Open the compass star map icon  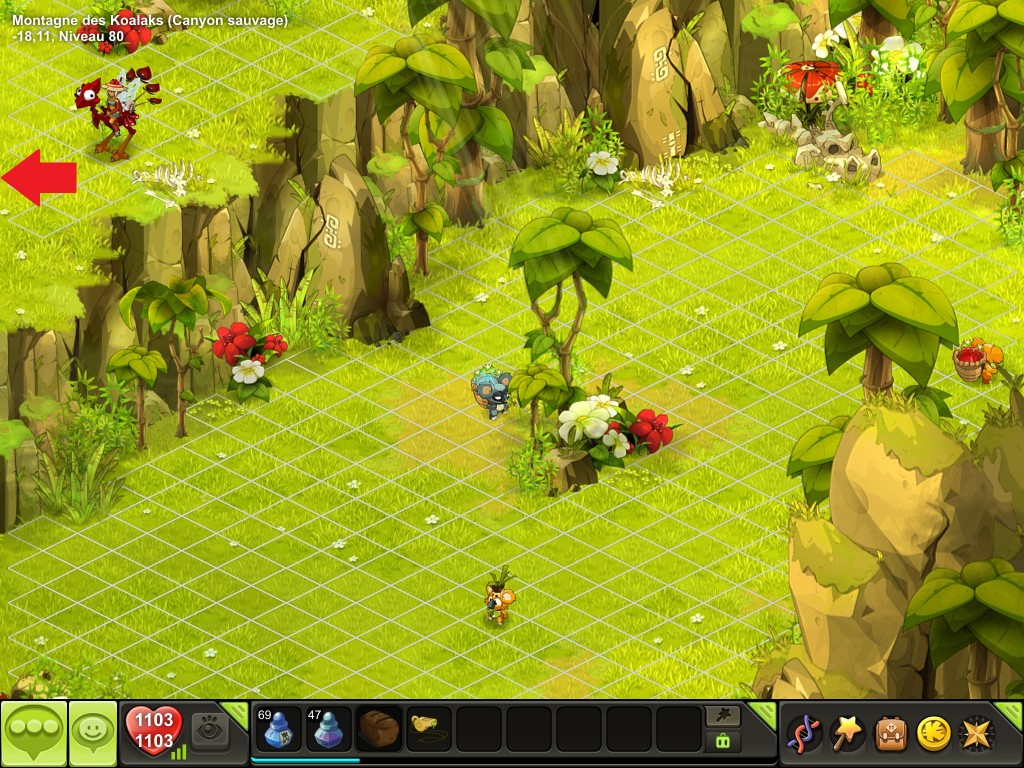pos(976,733)
